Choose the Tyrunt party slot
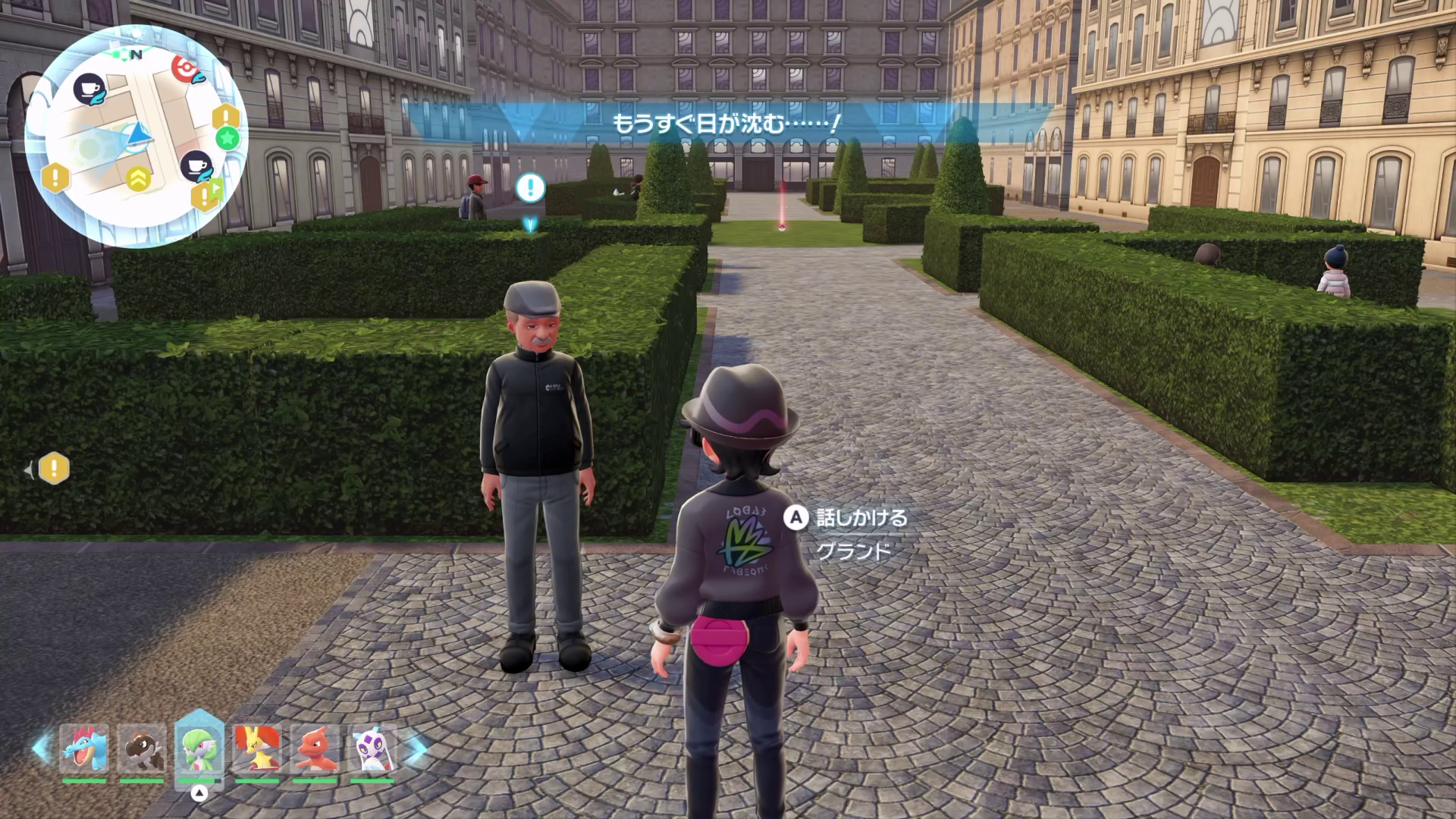1456x819 pixels. tap(142, 748)
